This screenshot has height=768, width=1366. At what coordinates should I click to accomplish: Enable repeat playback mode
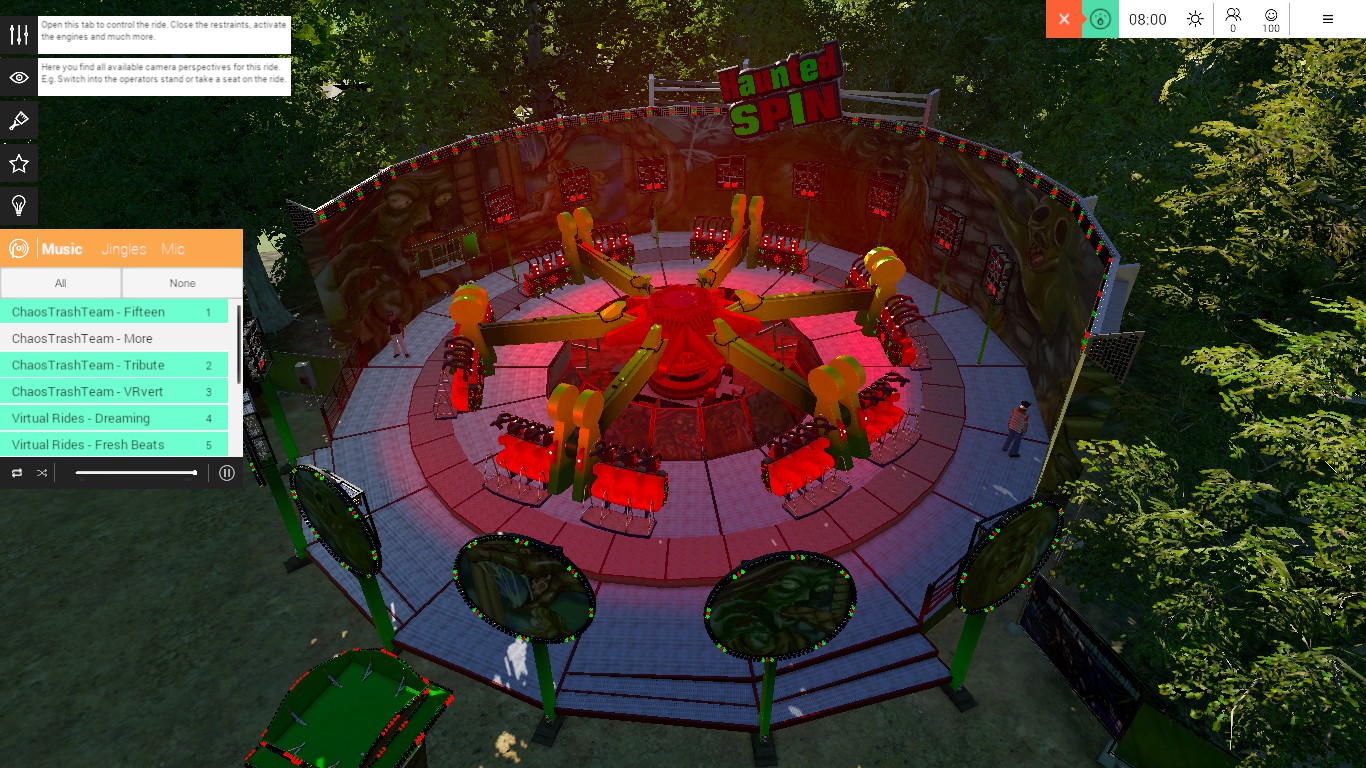pos(16,472)
